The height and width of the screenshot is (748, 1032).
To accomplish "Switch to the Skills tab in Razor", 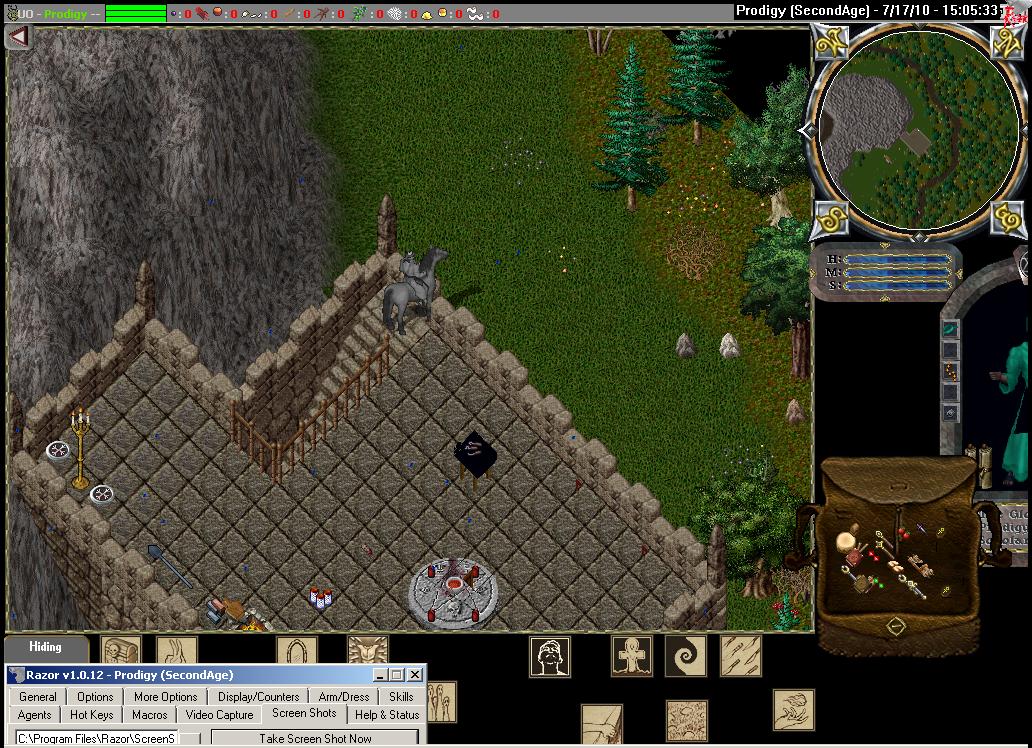I will [x=401, y=697].
